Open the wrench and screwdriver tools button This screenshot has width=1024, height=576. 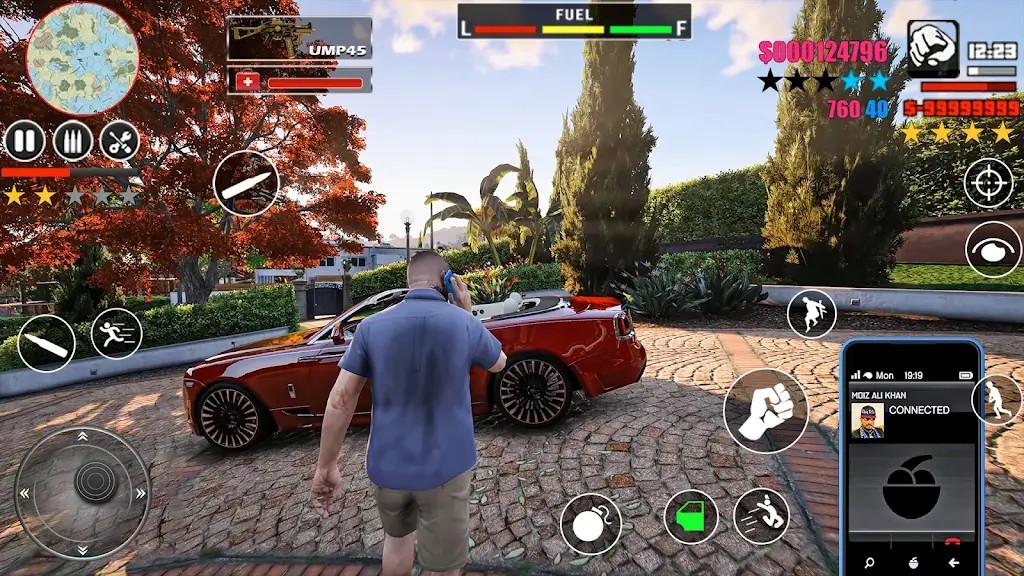[119, 141]
